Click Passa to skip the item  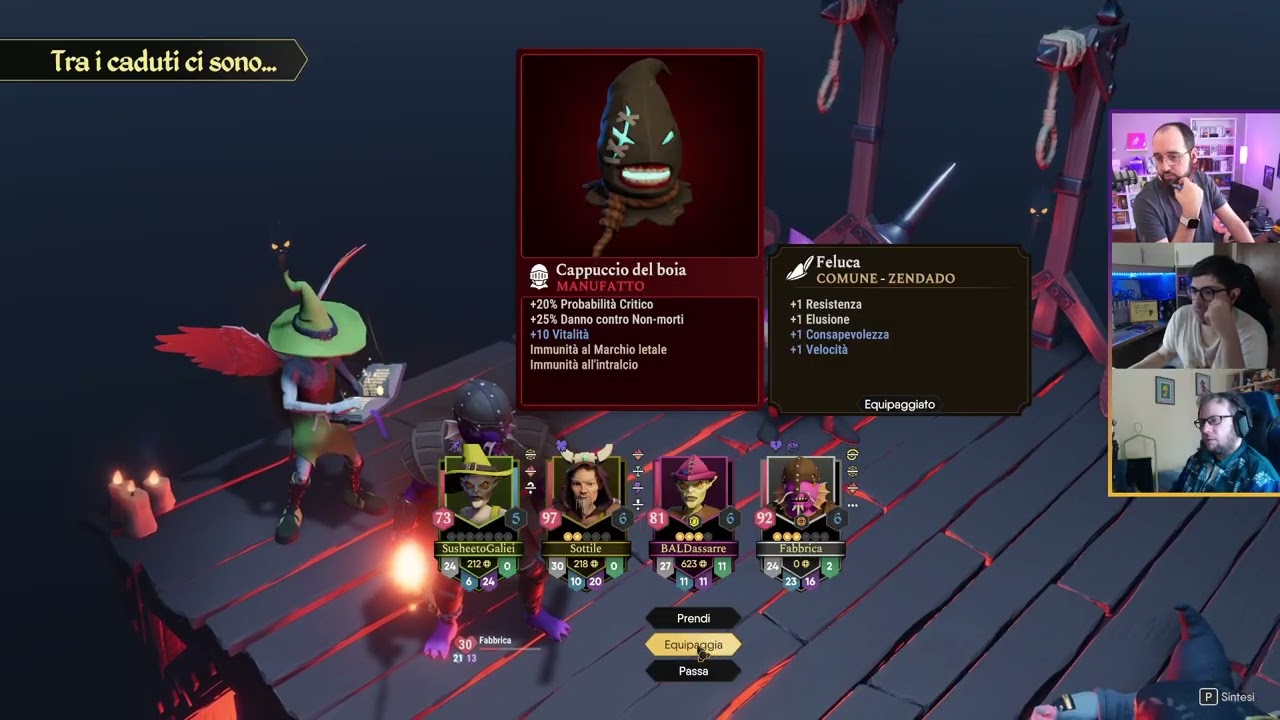pyautogui.click(x=693, y=671)
